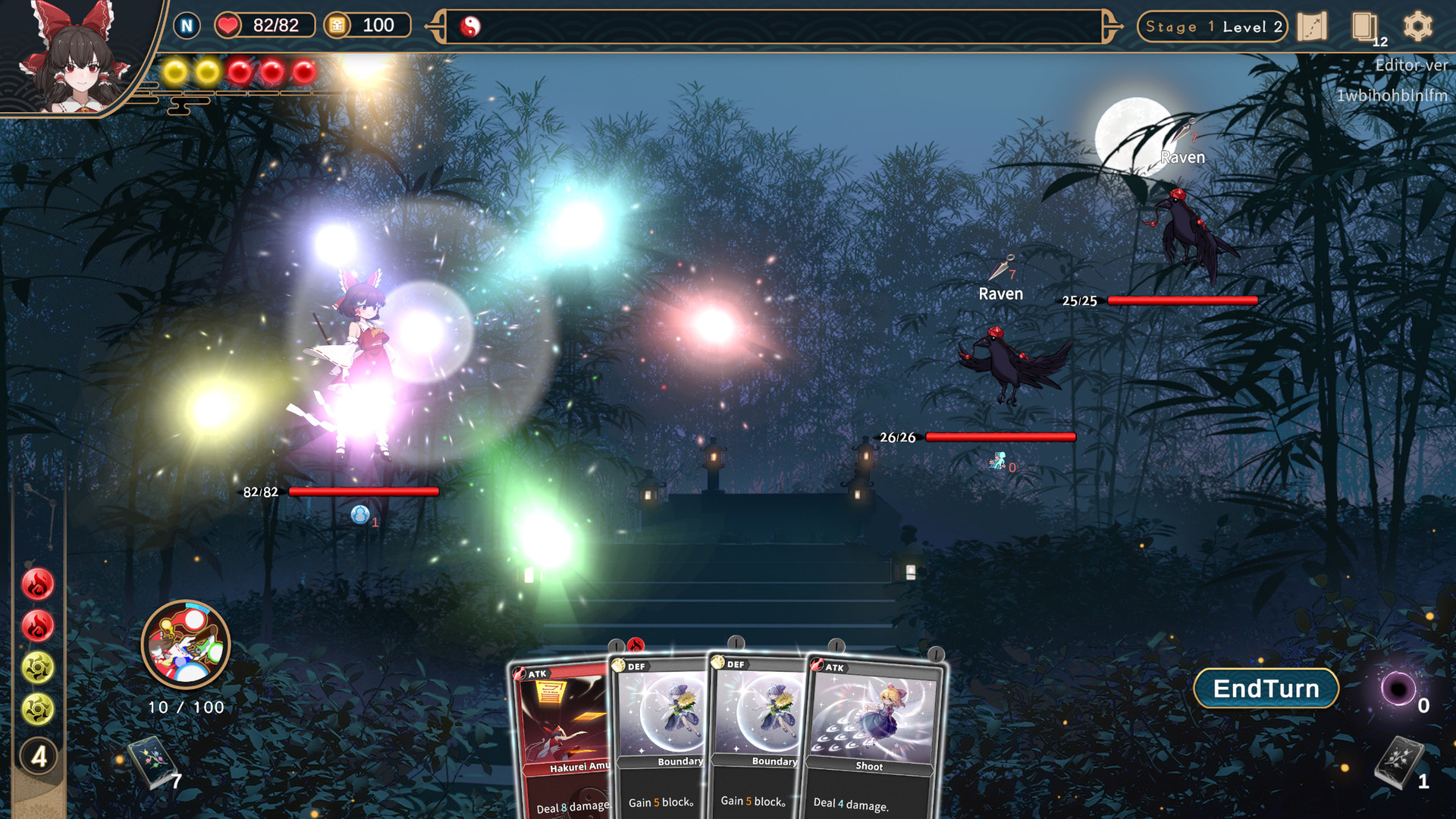Viewport: 1456px width, 819px height.
Task: Open the settings gear
Action: (1419, 25)
